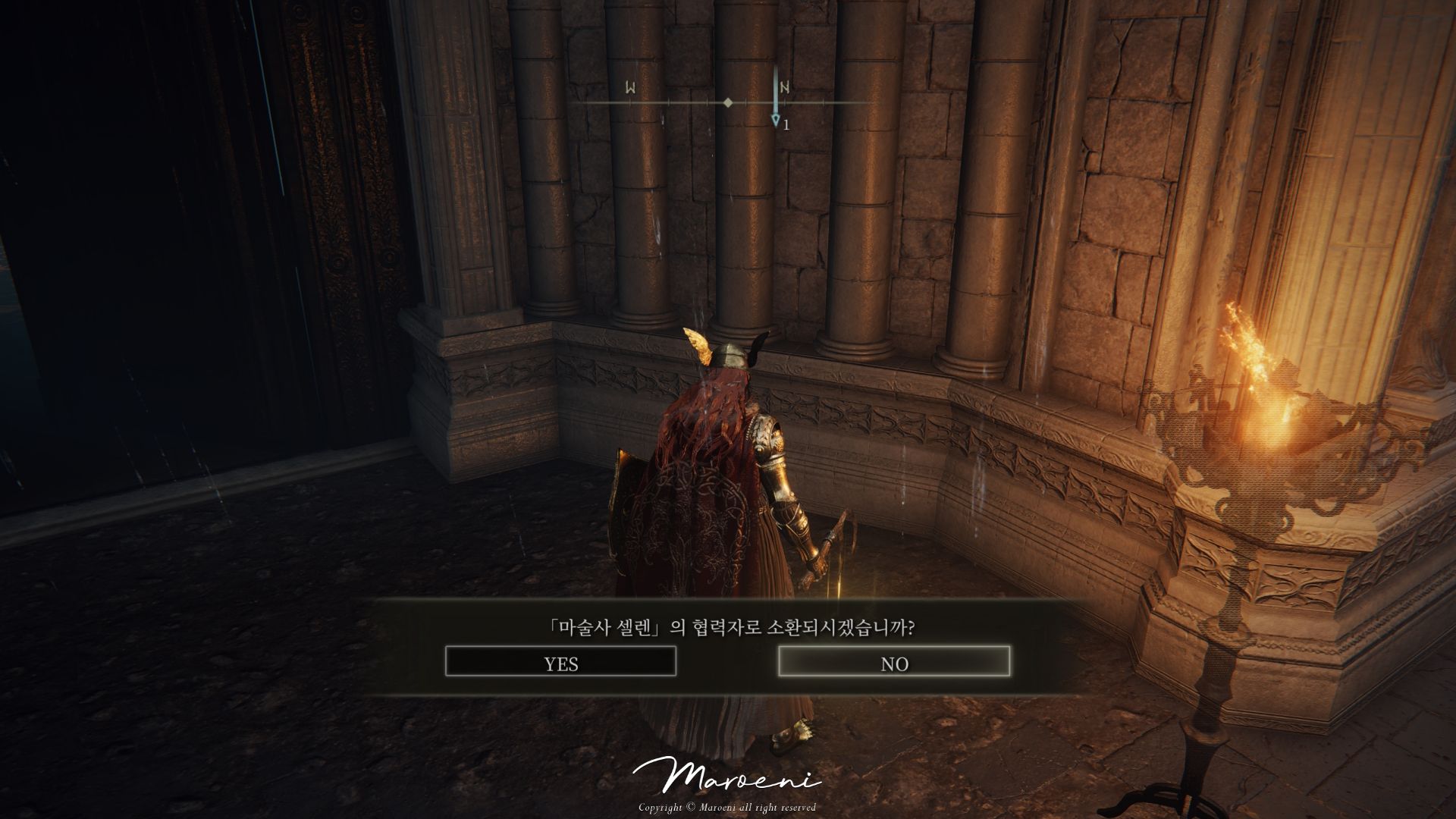Switch selection to the NO option box
Image resolution: width=1456 pixels, height=819 pixels.
[896, 663]
